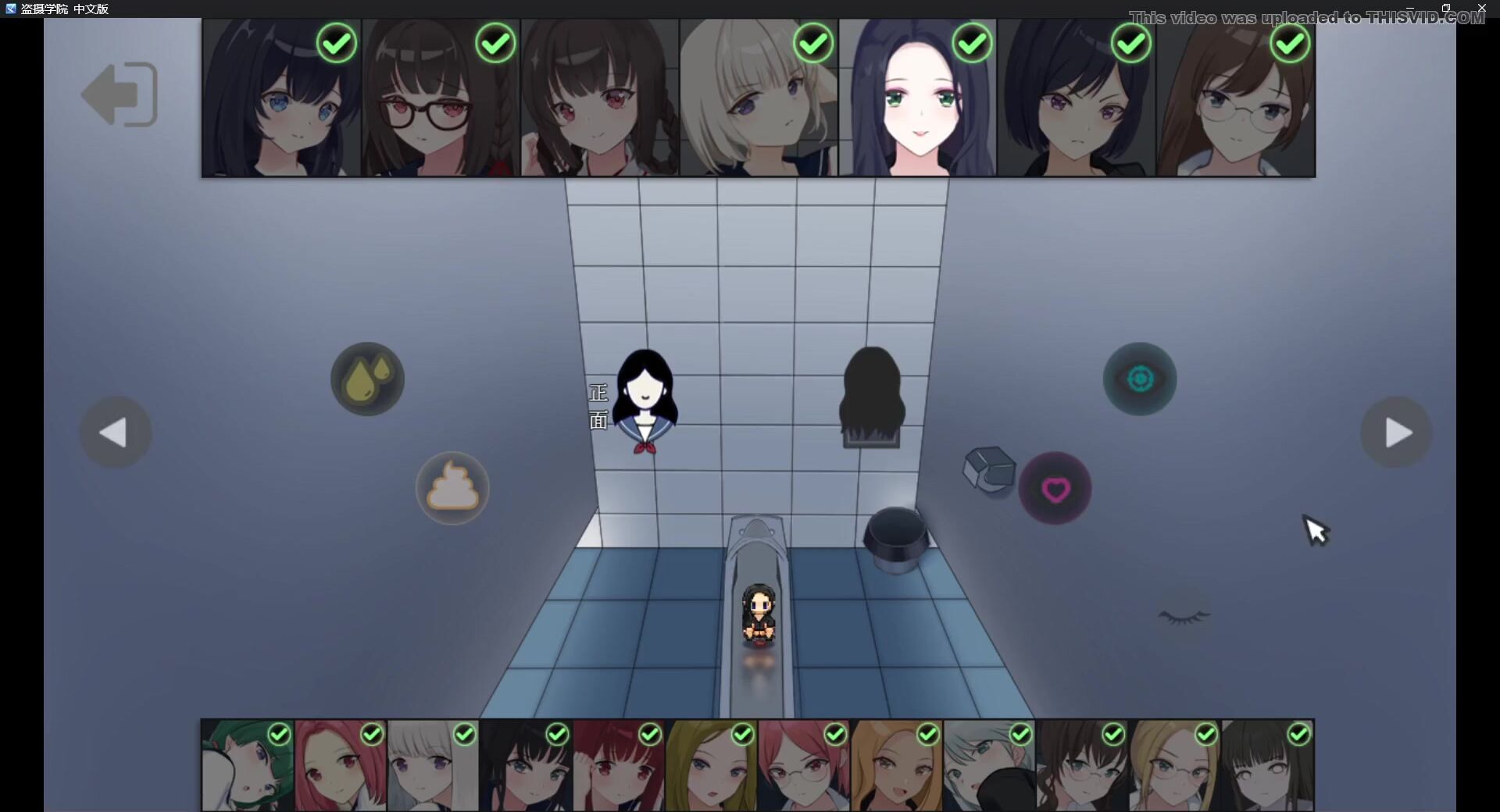Select the water droplets icon
The height and width of the screenshot is (812, 1500).
click(367, 379)
